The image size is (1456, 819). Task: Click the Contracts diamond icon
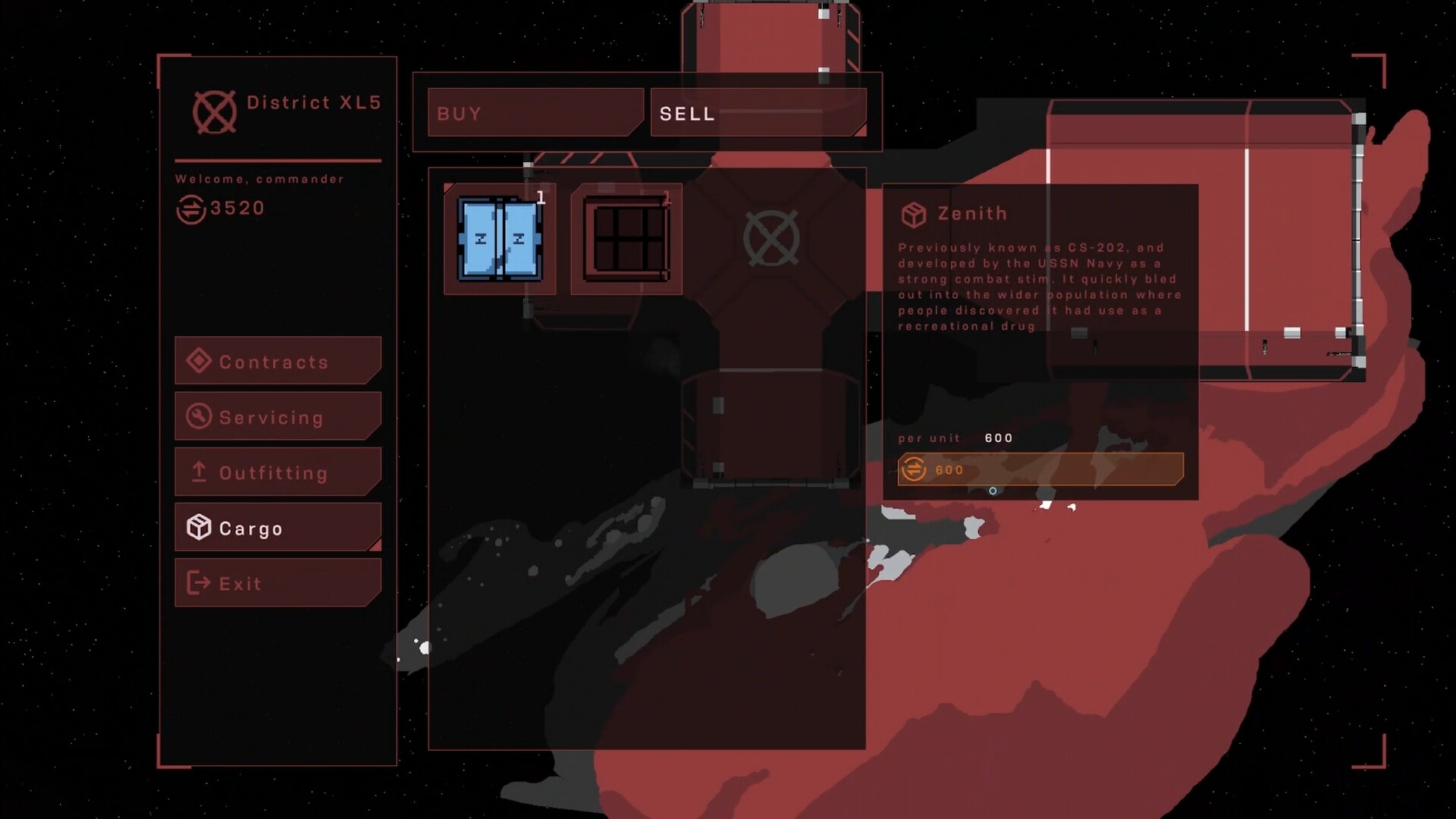tap(199, 361)
